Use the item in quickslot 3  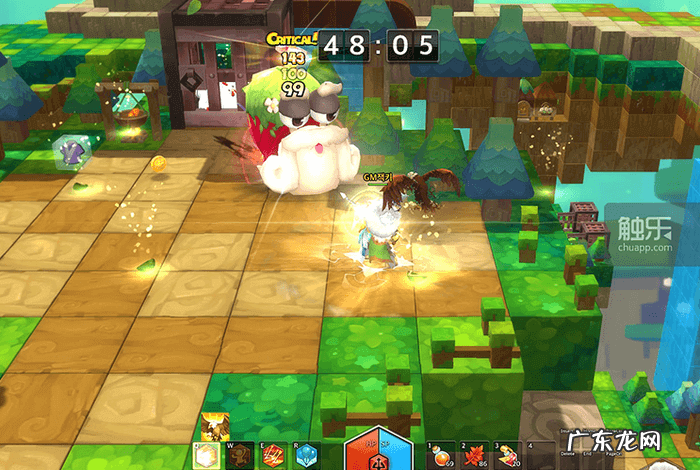coord(508,456)
